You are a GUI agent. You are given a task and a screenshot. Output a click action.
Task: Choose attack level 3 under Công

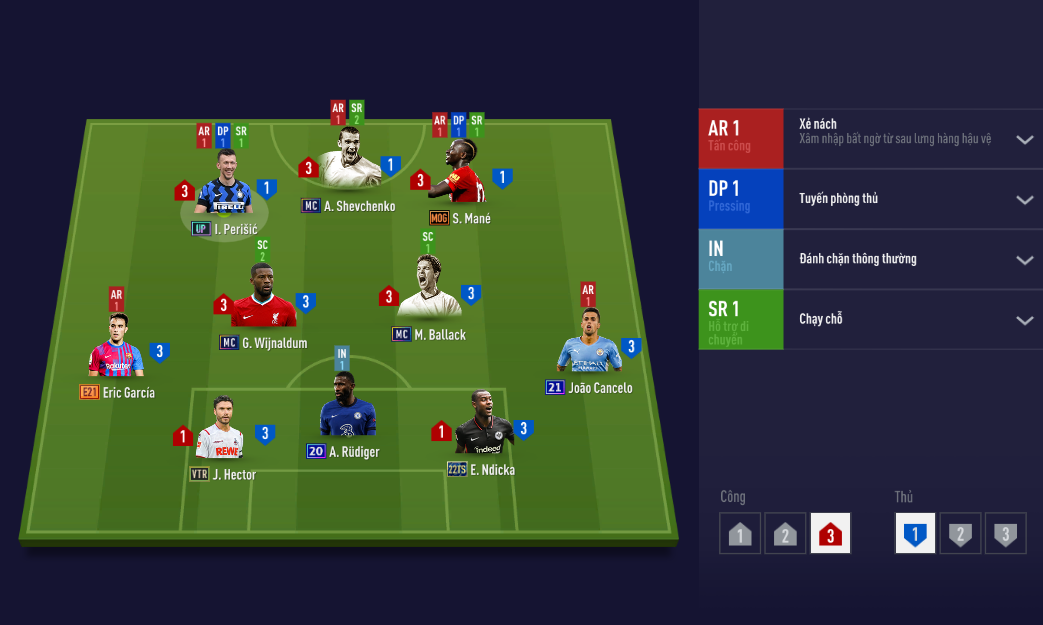tap(830, 534)
